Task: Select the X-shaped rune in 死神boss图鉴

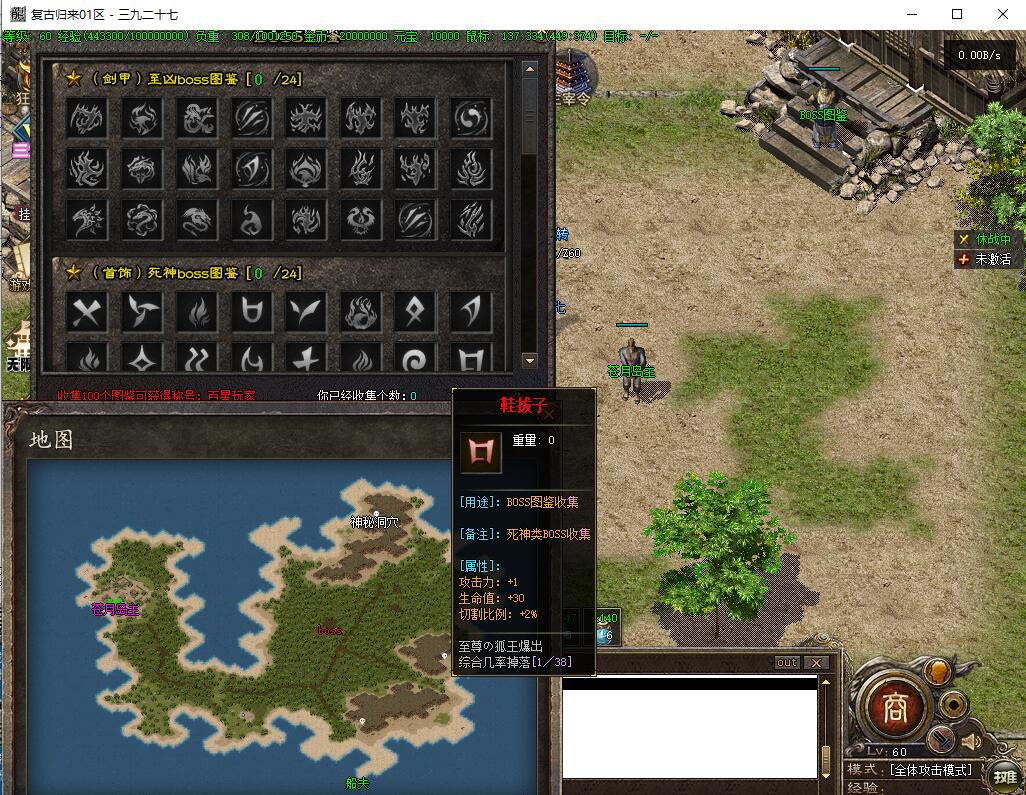Action: (x=87, y=313)
